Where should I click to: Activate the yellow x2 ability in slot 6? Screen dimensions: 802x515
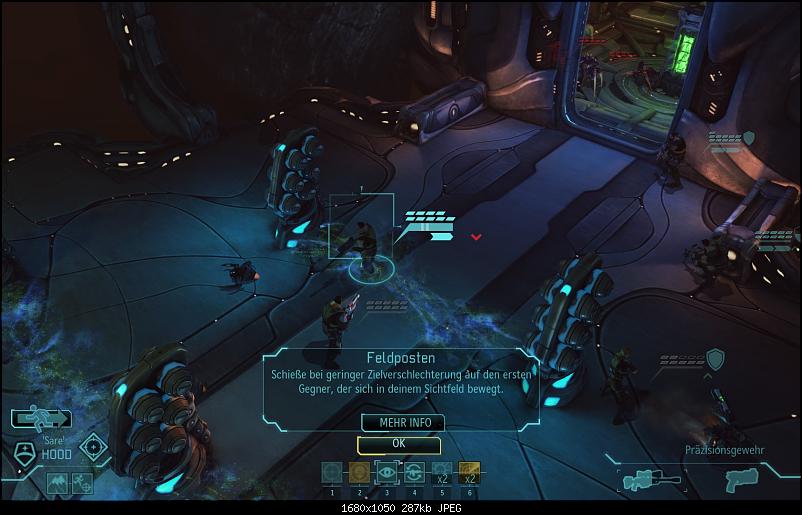[x=469, y=472]
